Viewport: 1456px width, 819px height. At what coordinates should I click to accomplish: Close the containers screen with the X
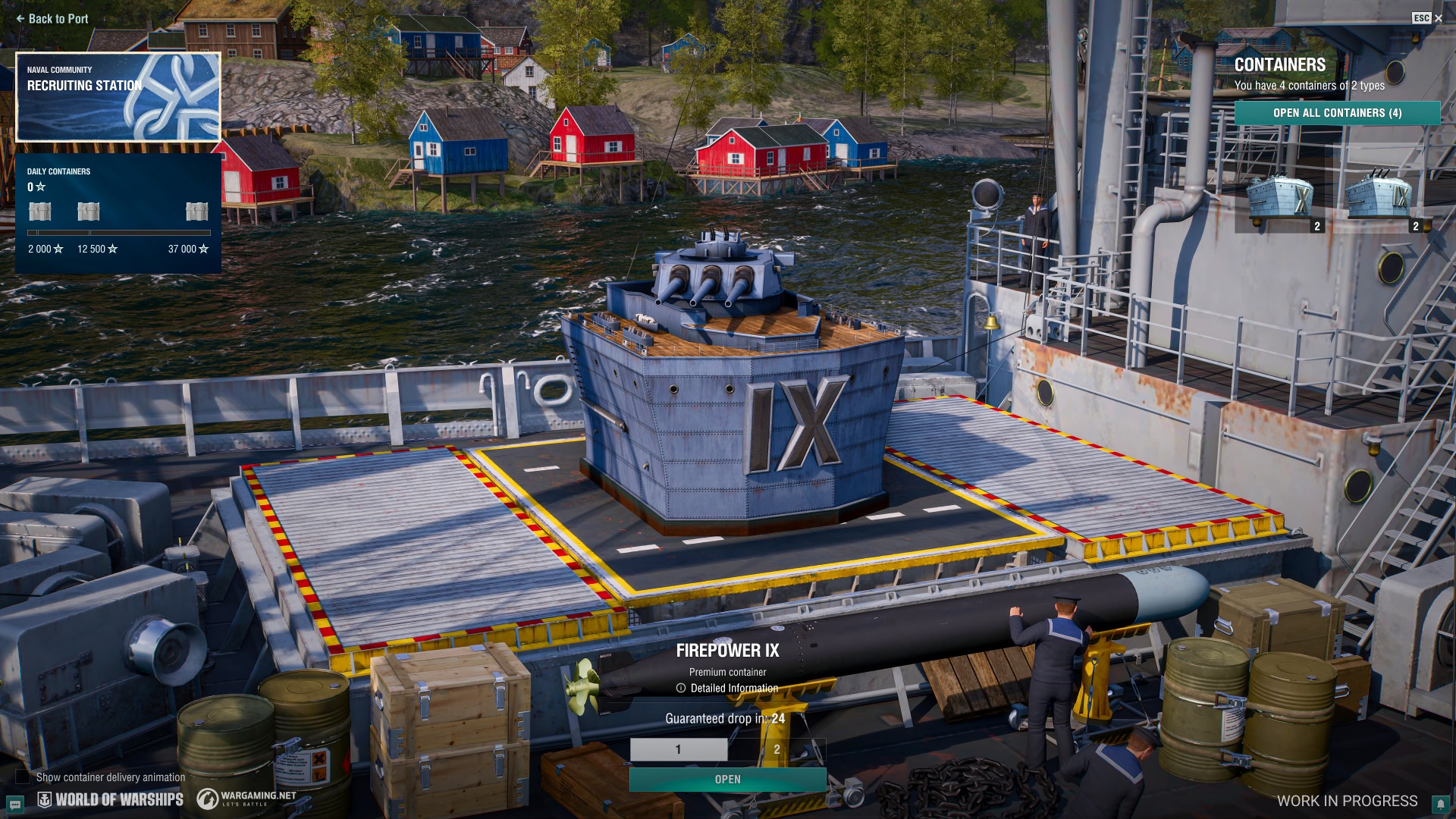[1438, 18]
